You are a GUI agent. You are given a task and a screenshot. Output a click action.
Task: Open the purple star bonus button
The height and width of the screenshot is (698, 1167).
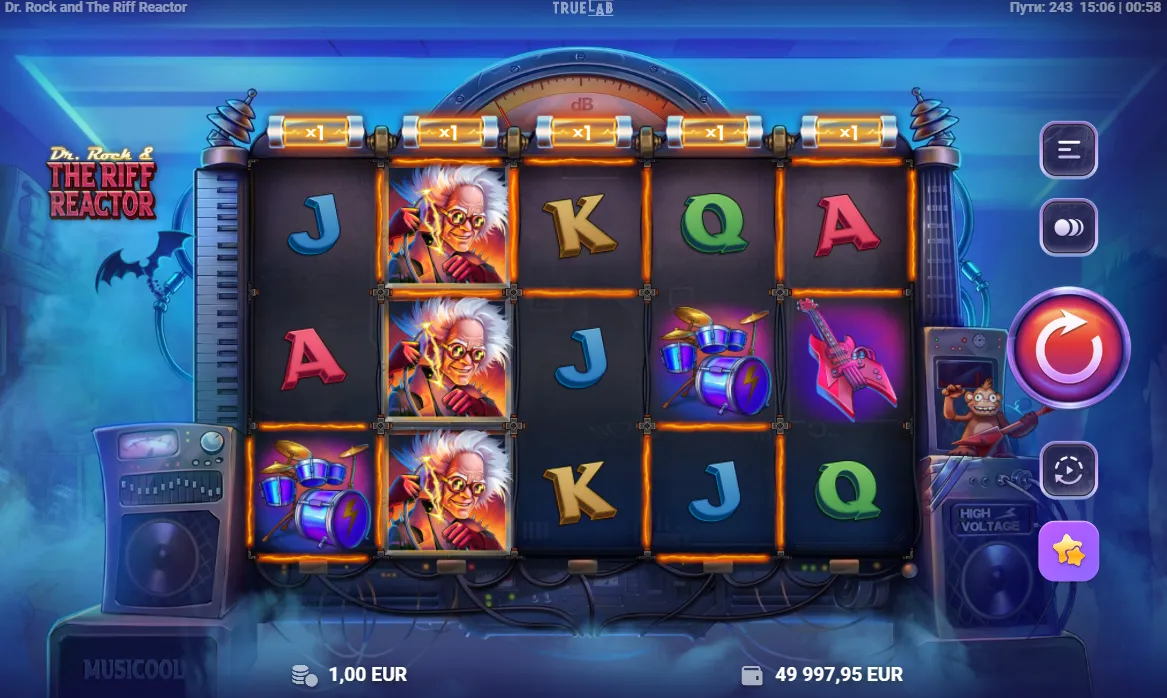point(1068,550)
